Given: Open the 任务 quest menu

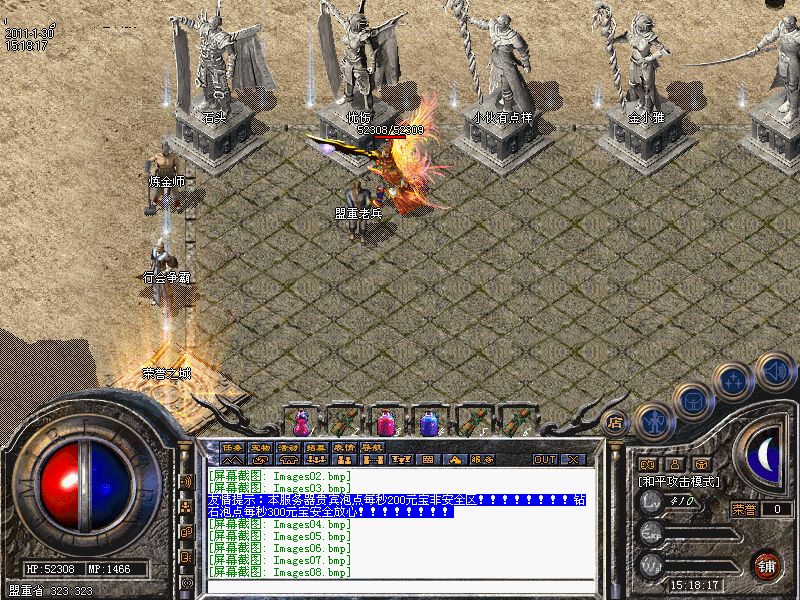Looking at the screenshot, I should coord(233,446).
